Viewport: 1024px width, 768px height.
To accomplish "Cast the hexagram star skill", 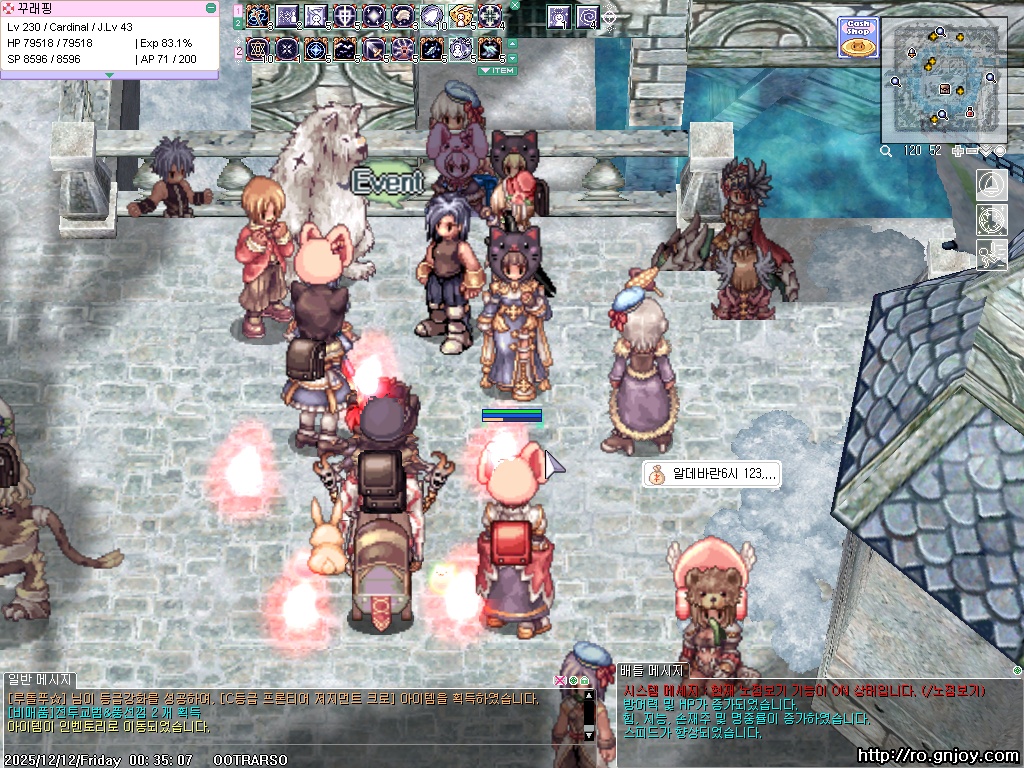I will tap(258, 49).
